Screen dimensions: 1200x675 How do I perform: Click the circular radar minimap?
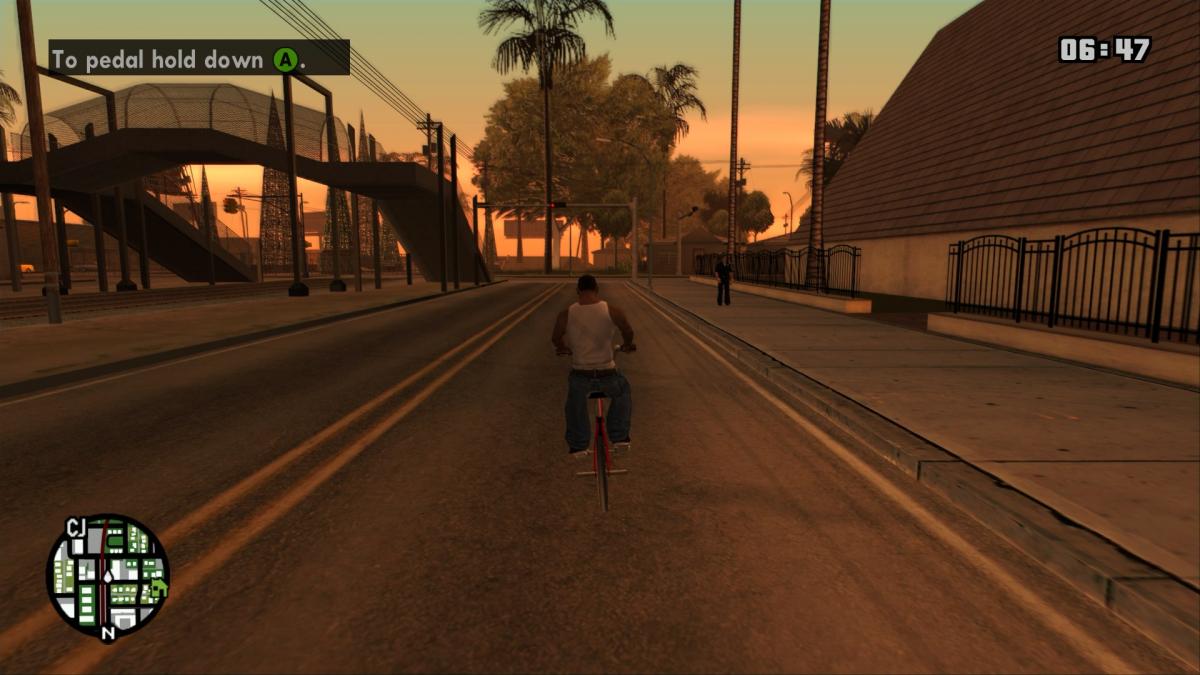(108, 577)
